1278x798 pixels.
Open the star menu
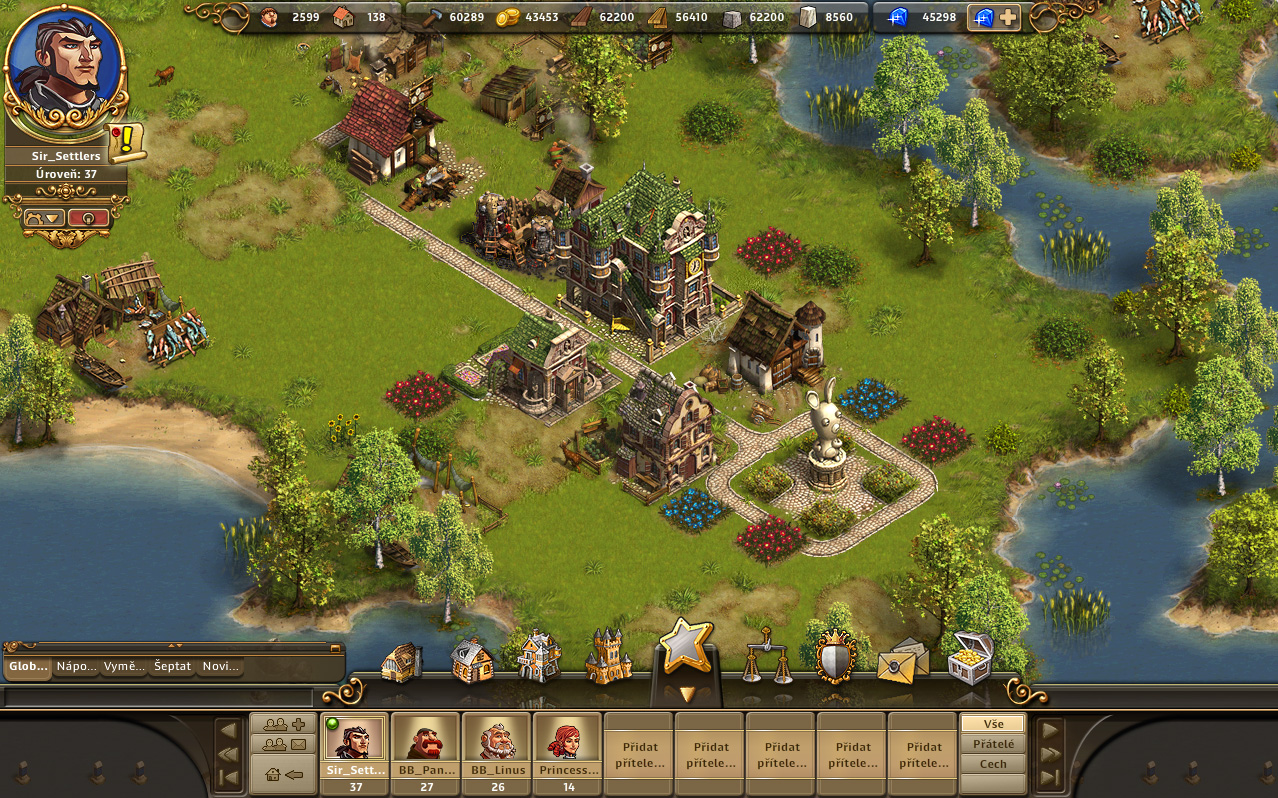(686, 647)
